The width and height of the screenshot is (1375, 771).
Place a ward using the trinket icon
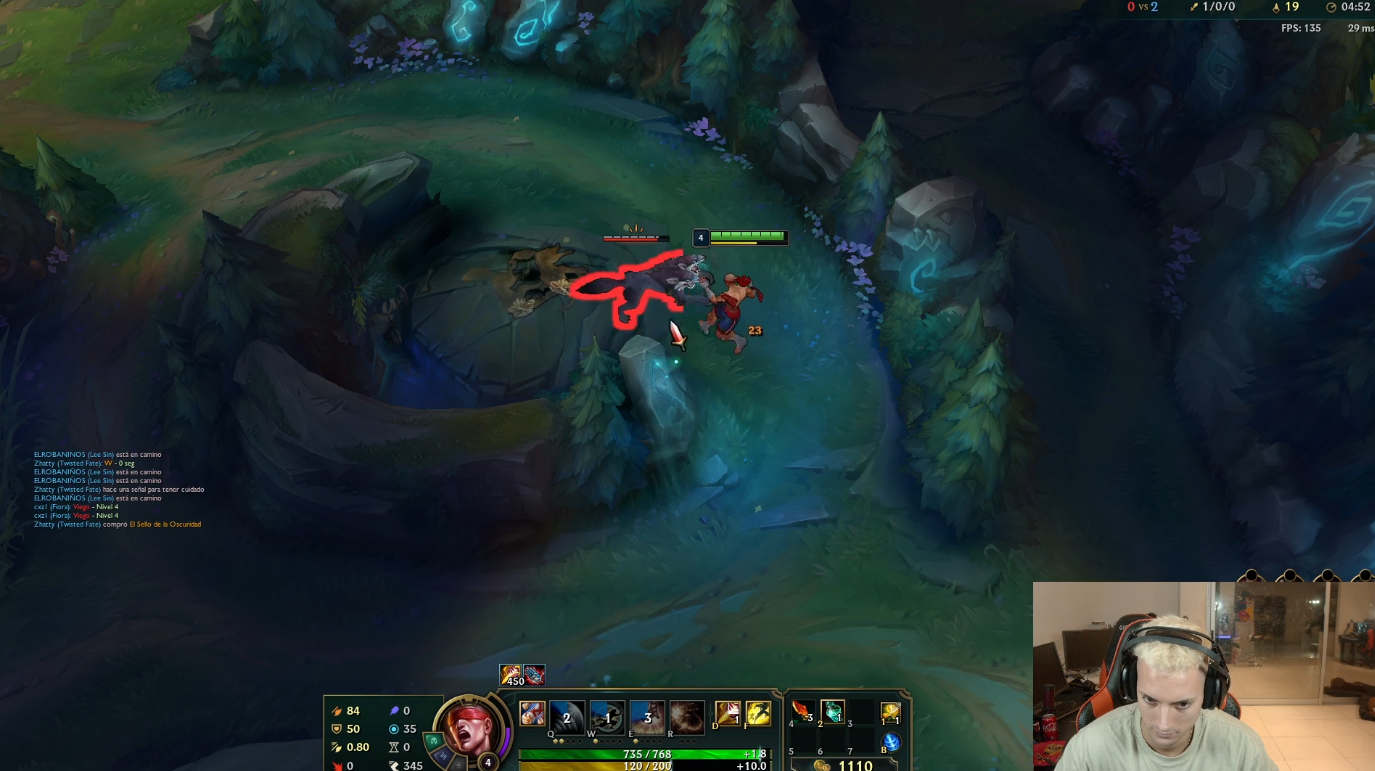[x=891, y=714]
